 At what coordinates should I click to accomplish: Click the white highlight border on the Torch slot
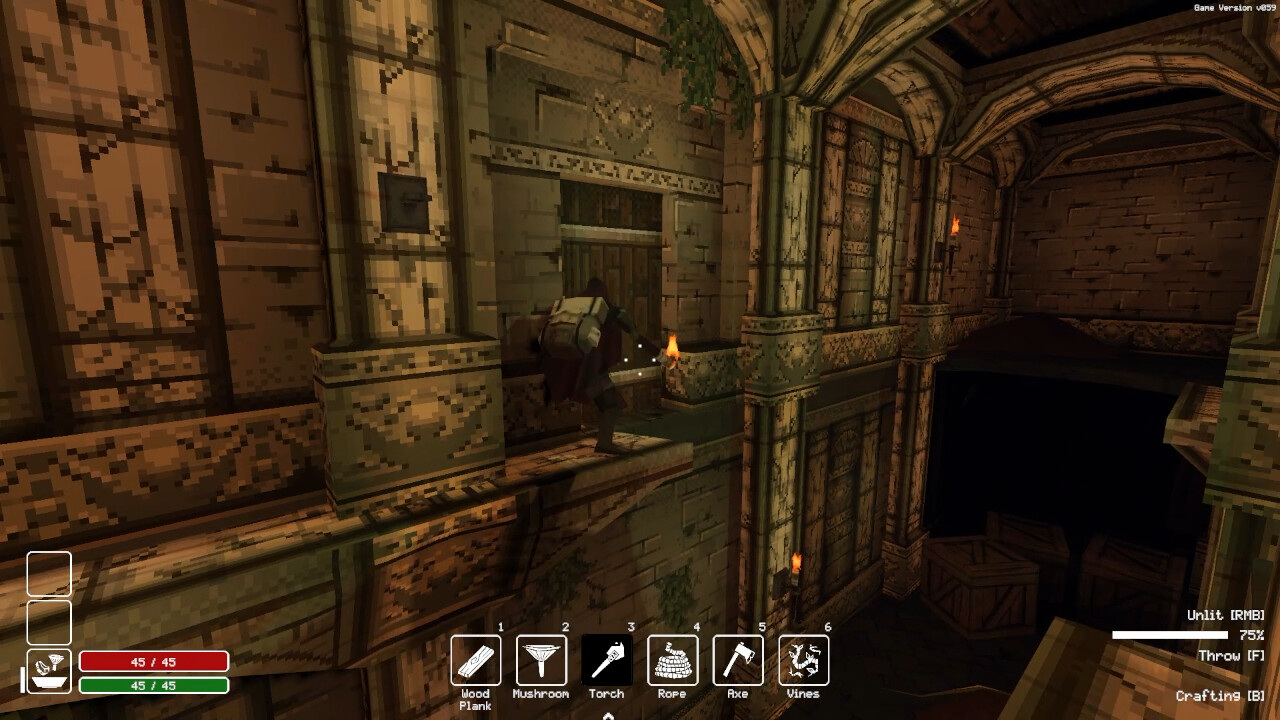[607, 636]
